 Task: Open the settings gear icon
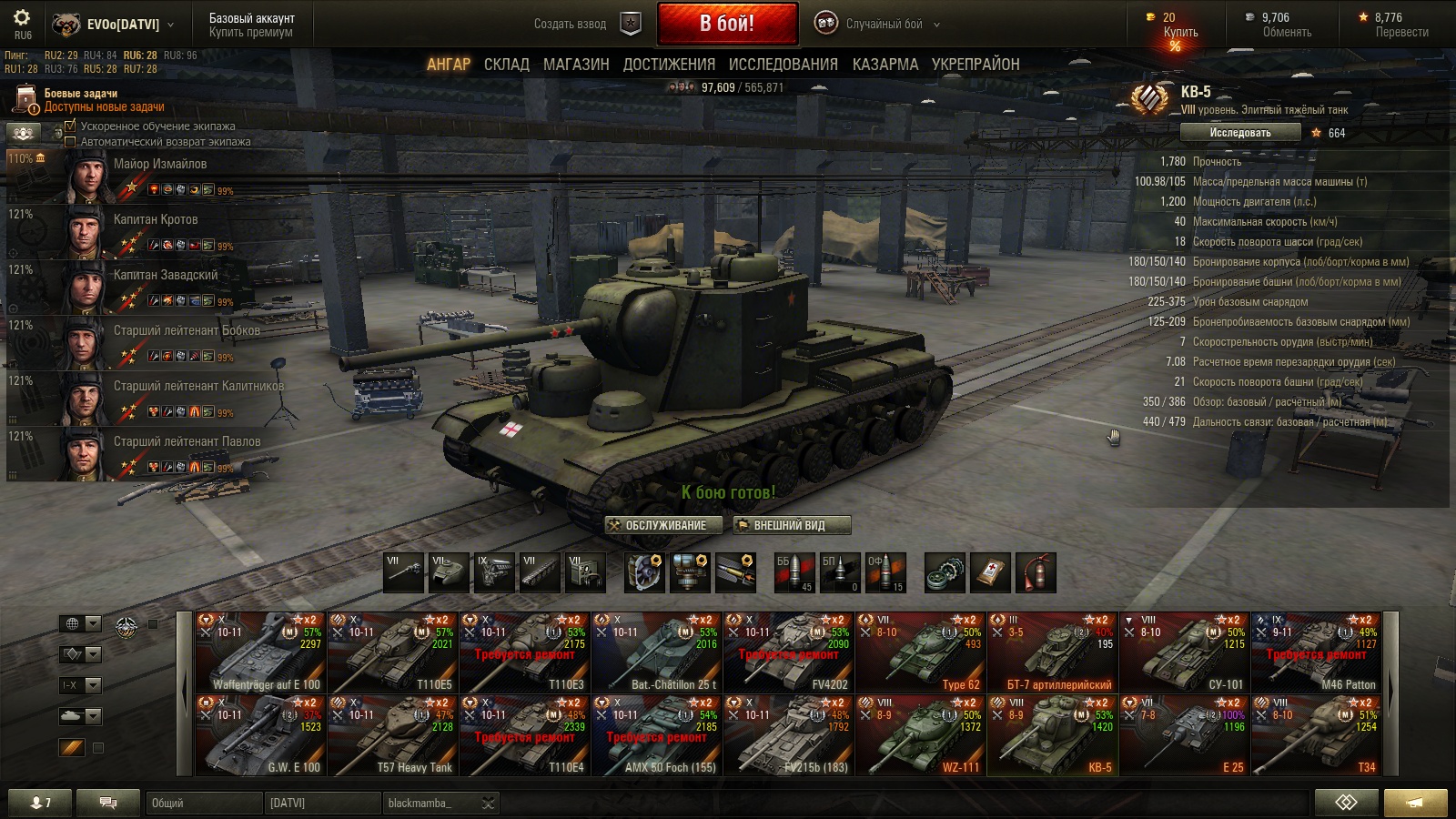click(x=22, y=18)
